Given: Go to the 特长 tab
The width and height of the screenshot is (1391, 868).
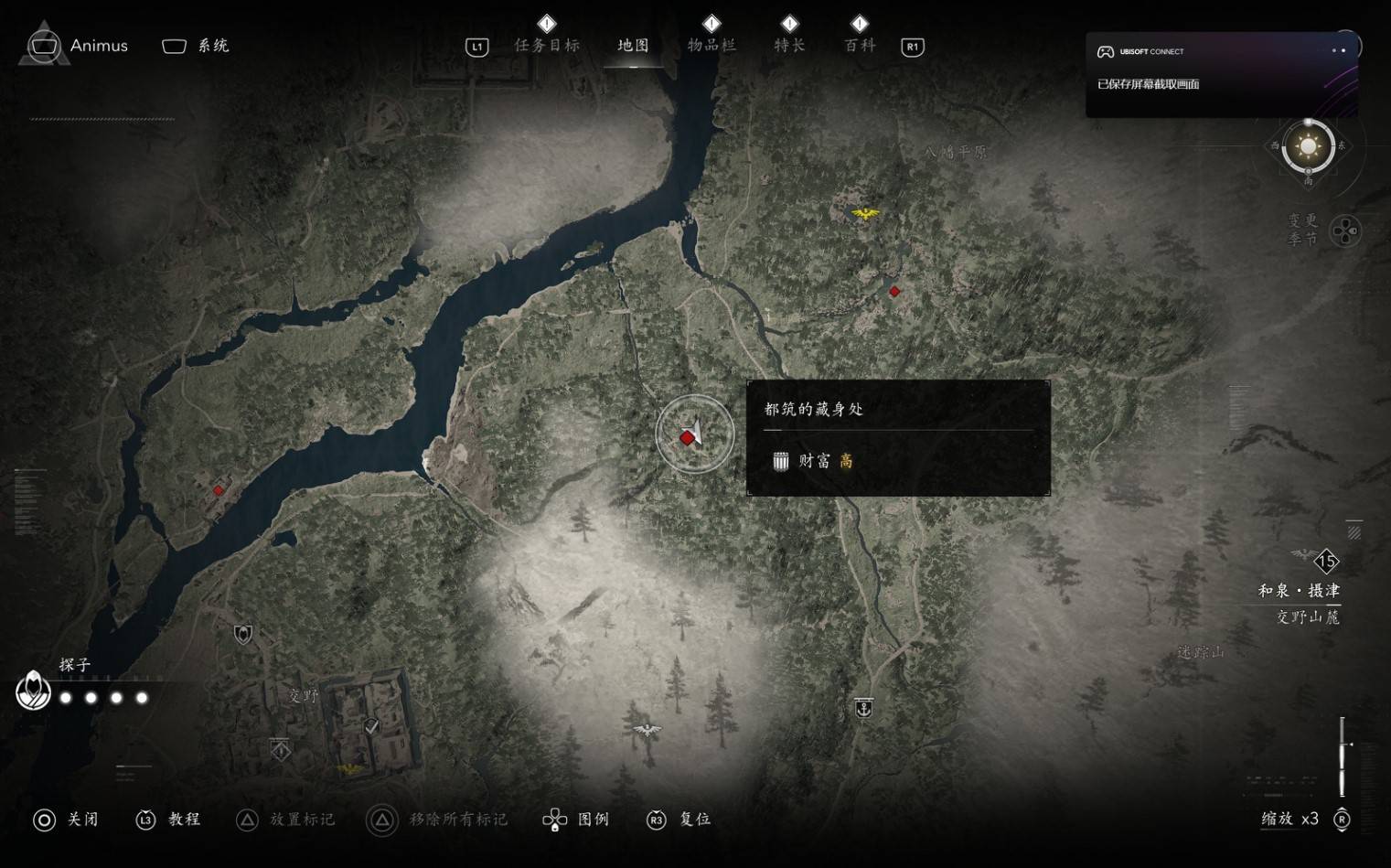Looking at the screenshot, I should [789, 46].
